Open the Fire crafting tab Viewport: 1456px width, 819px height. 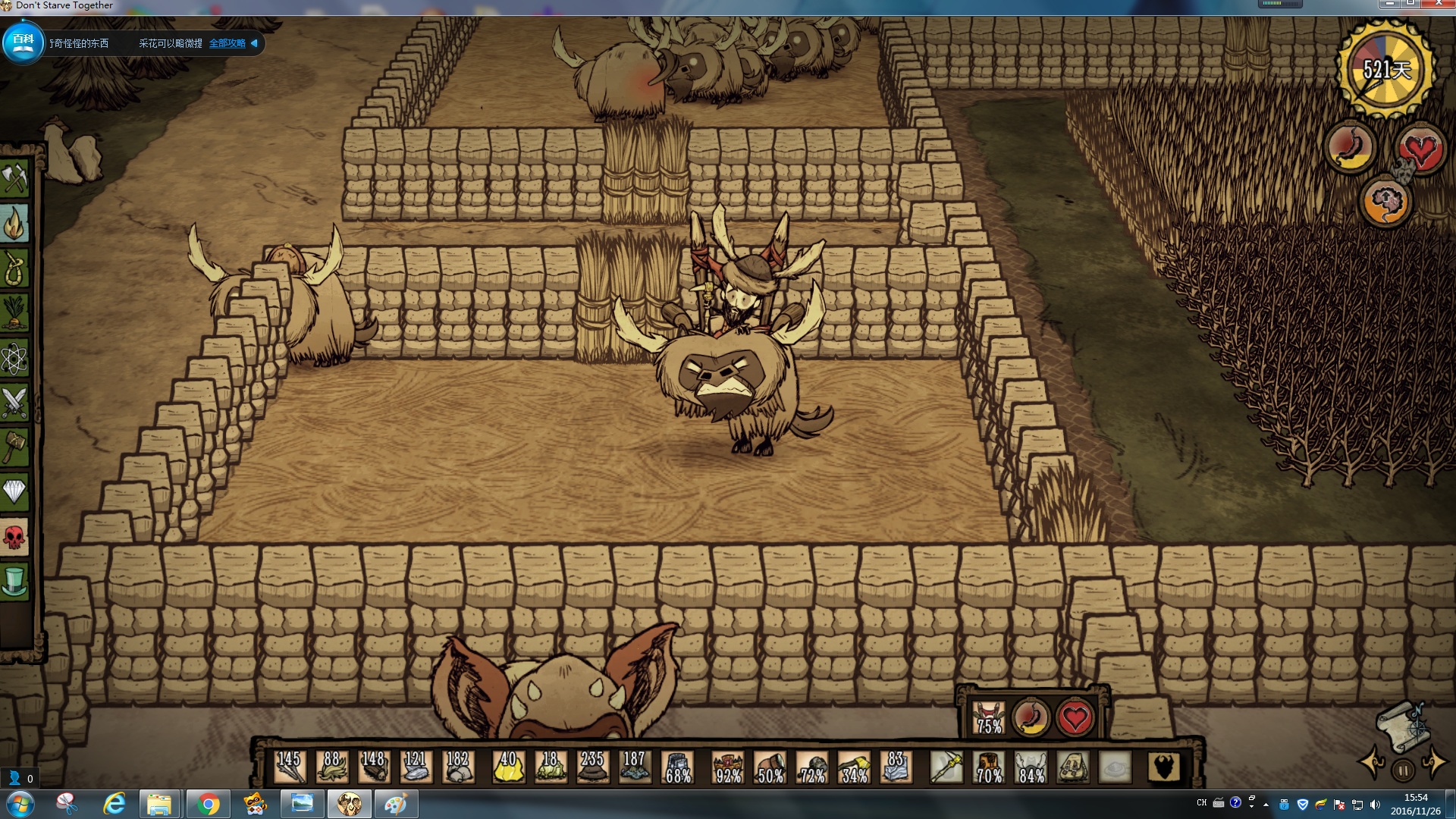(x=14, y=224)
